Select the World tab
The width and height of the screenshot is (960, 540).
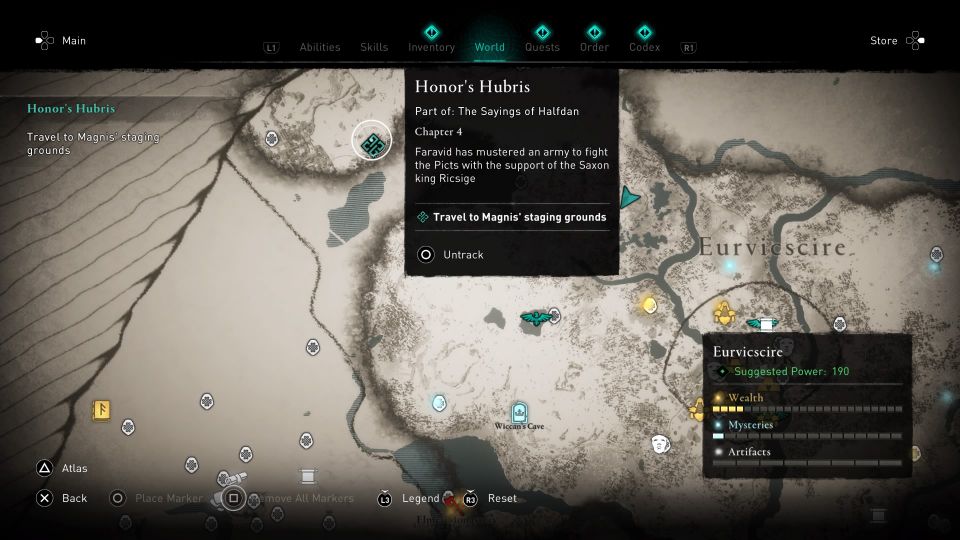490,47
